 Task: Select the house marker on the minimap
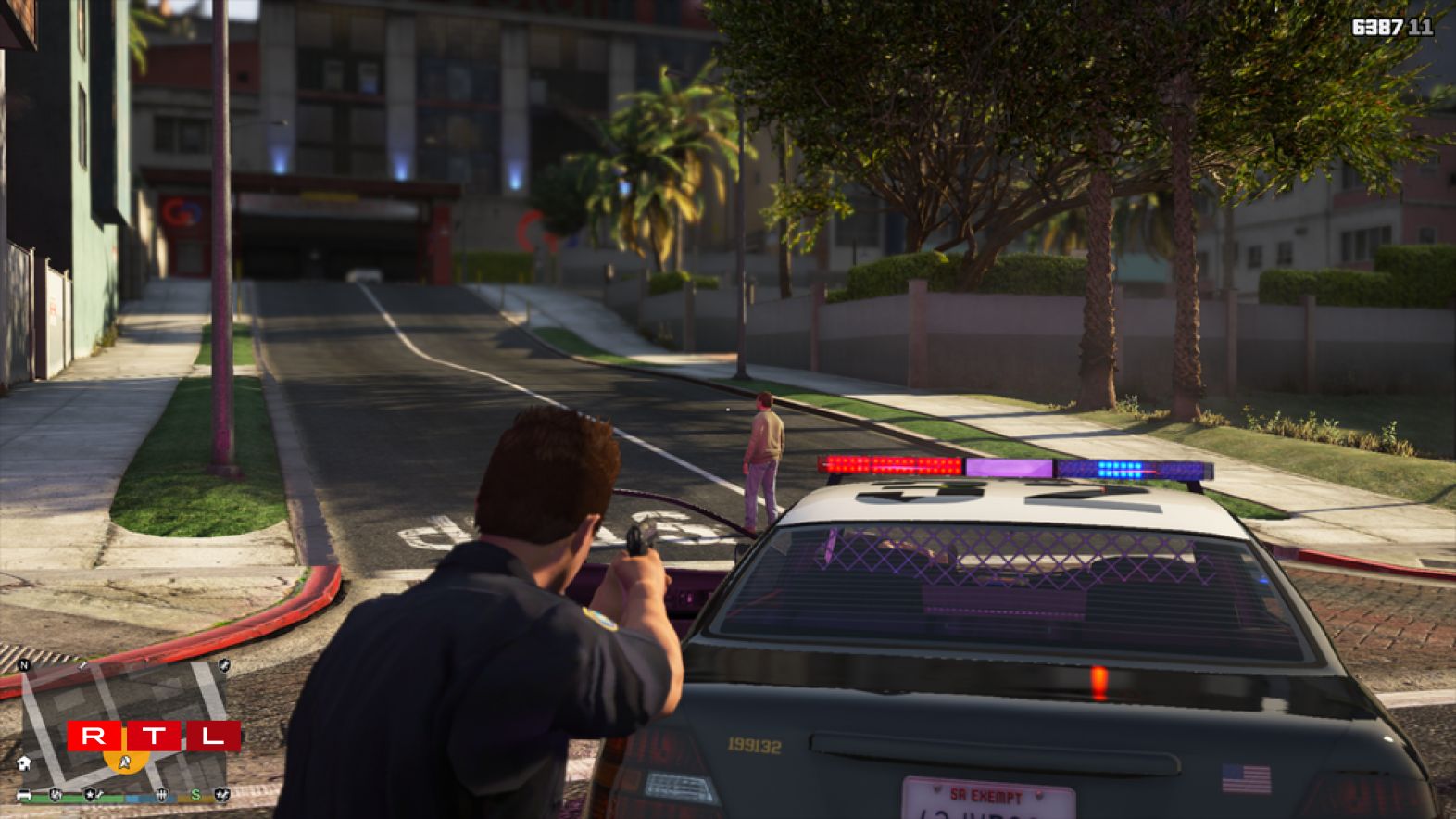click(x=25, y=763)
